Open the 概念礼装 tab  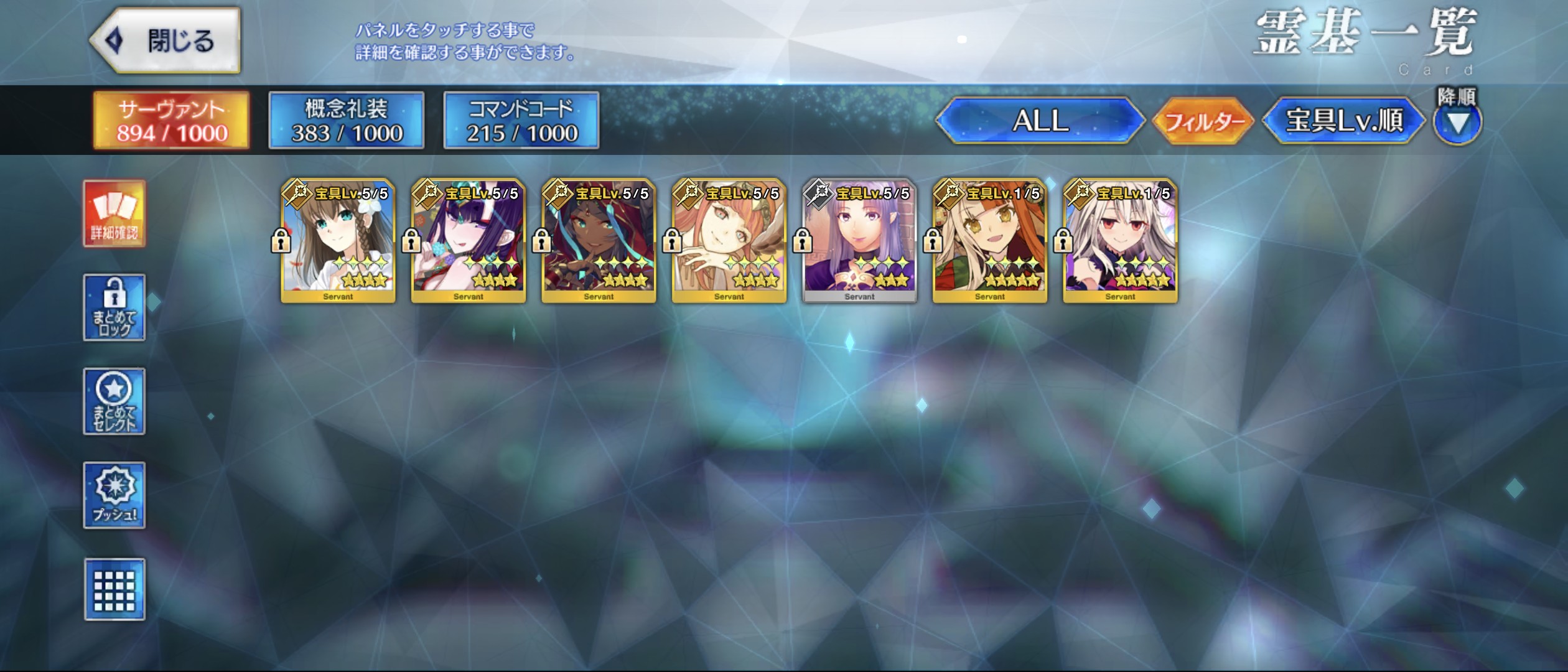click(x=347, y=121)
